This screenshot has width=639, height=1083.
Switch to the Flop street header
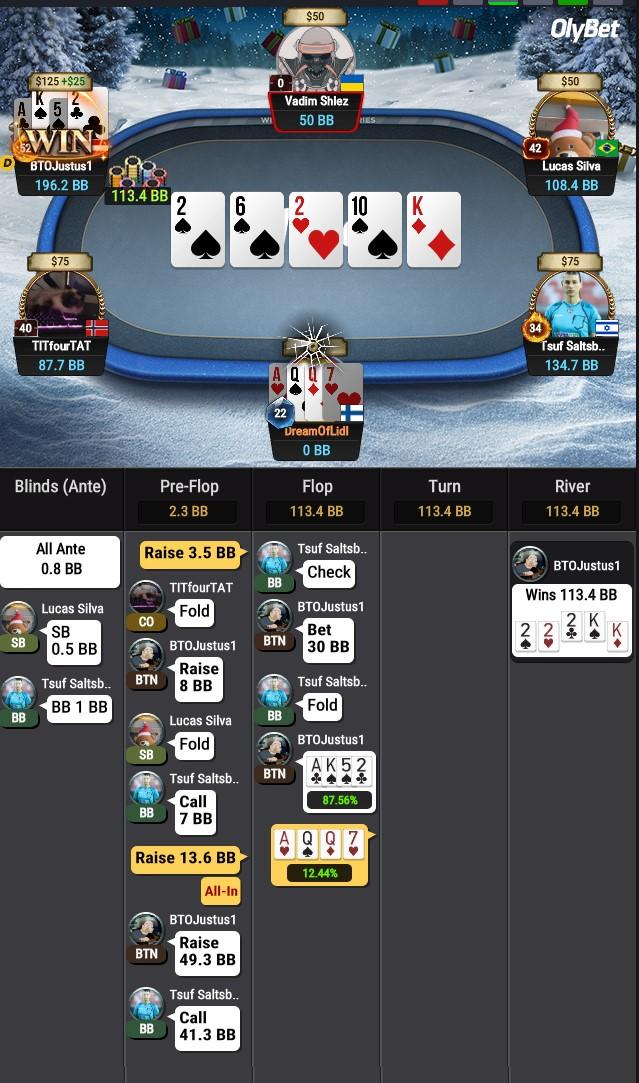click(x=316, y=487)
